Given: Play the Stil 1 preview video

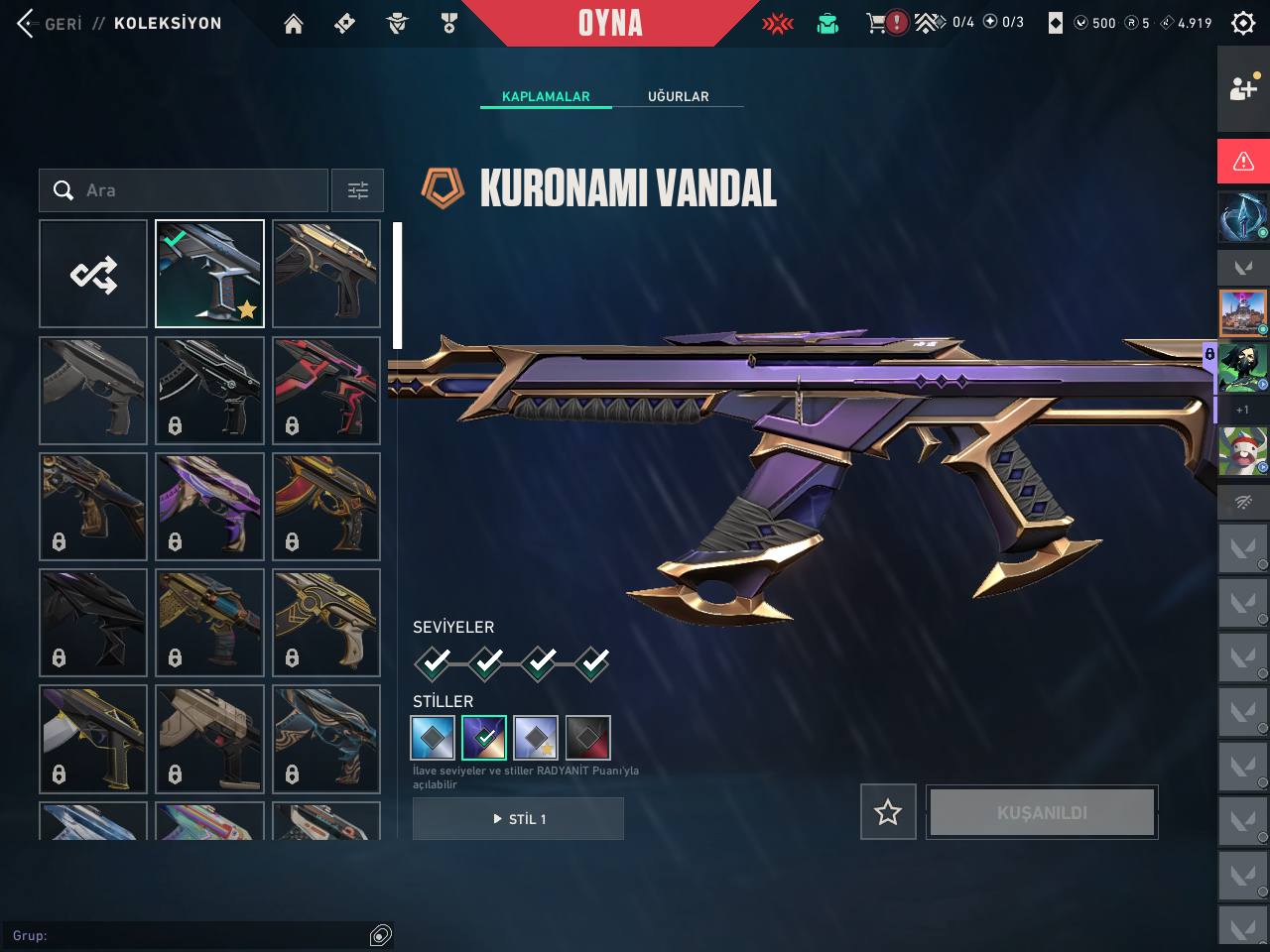Looking at the screenshot, I should pos(518,819).
